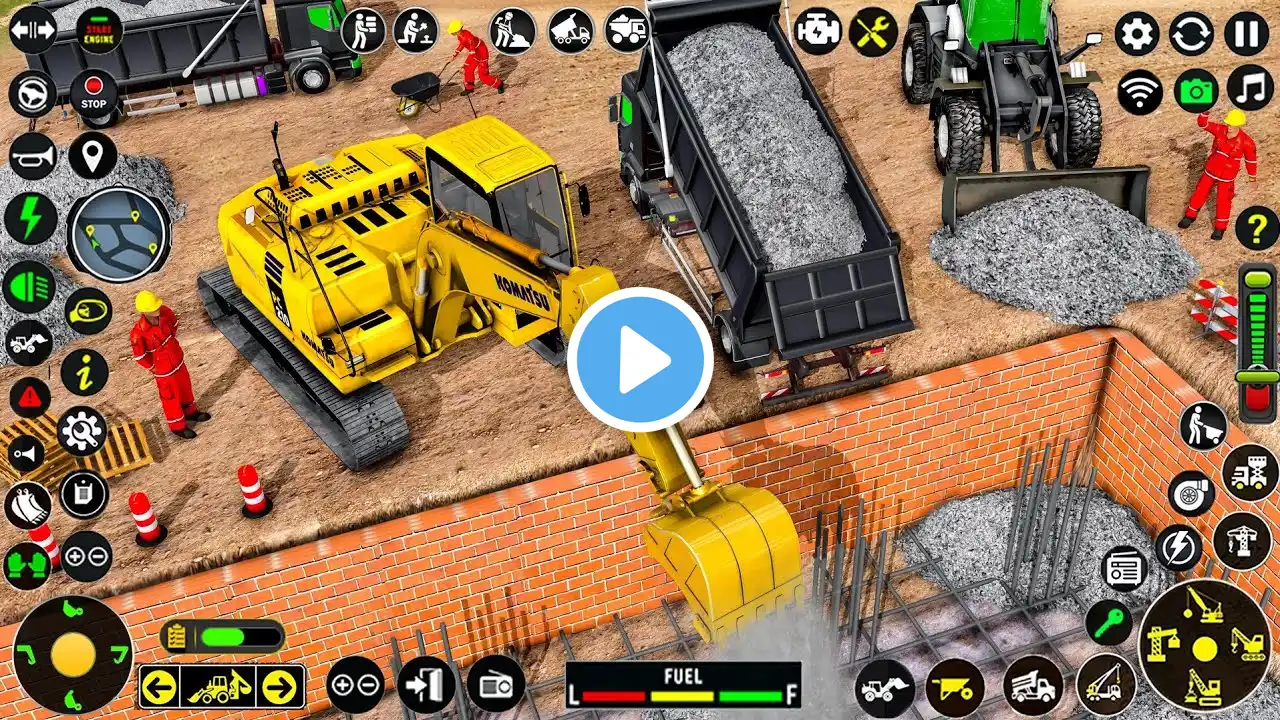Click the circular minimap
Viewport: 1280px width, 720px height.
coord(118,234)
